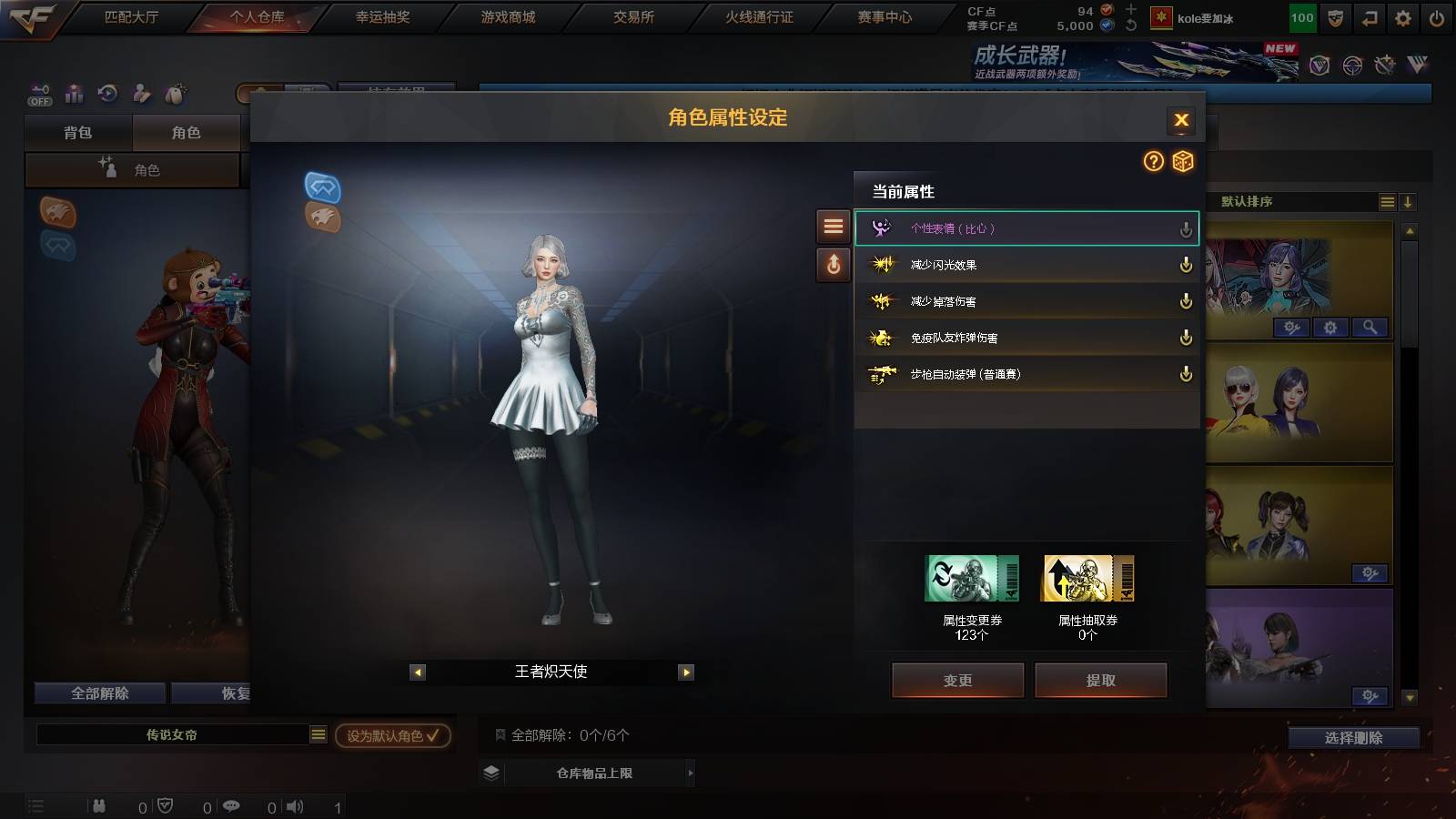1456x819 pixels.
Task: Toggle the OFF key switch top left
Action: pyautogui.click(x=38, y=95)
